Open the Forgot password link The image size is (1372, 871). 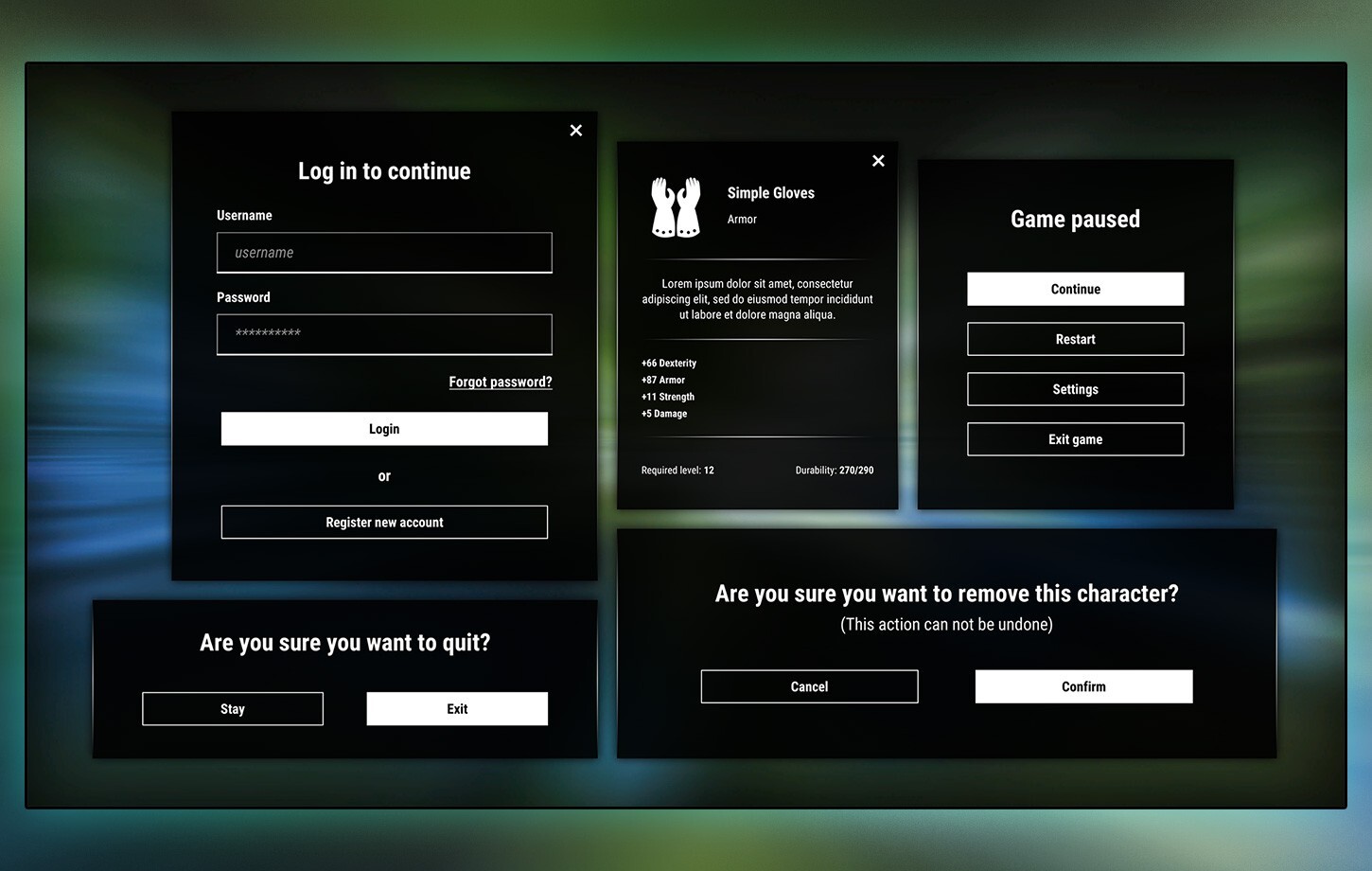[x=500, y=382]
